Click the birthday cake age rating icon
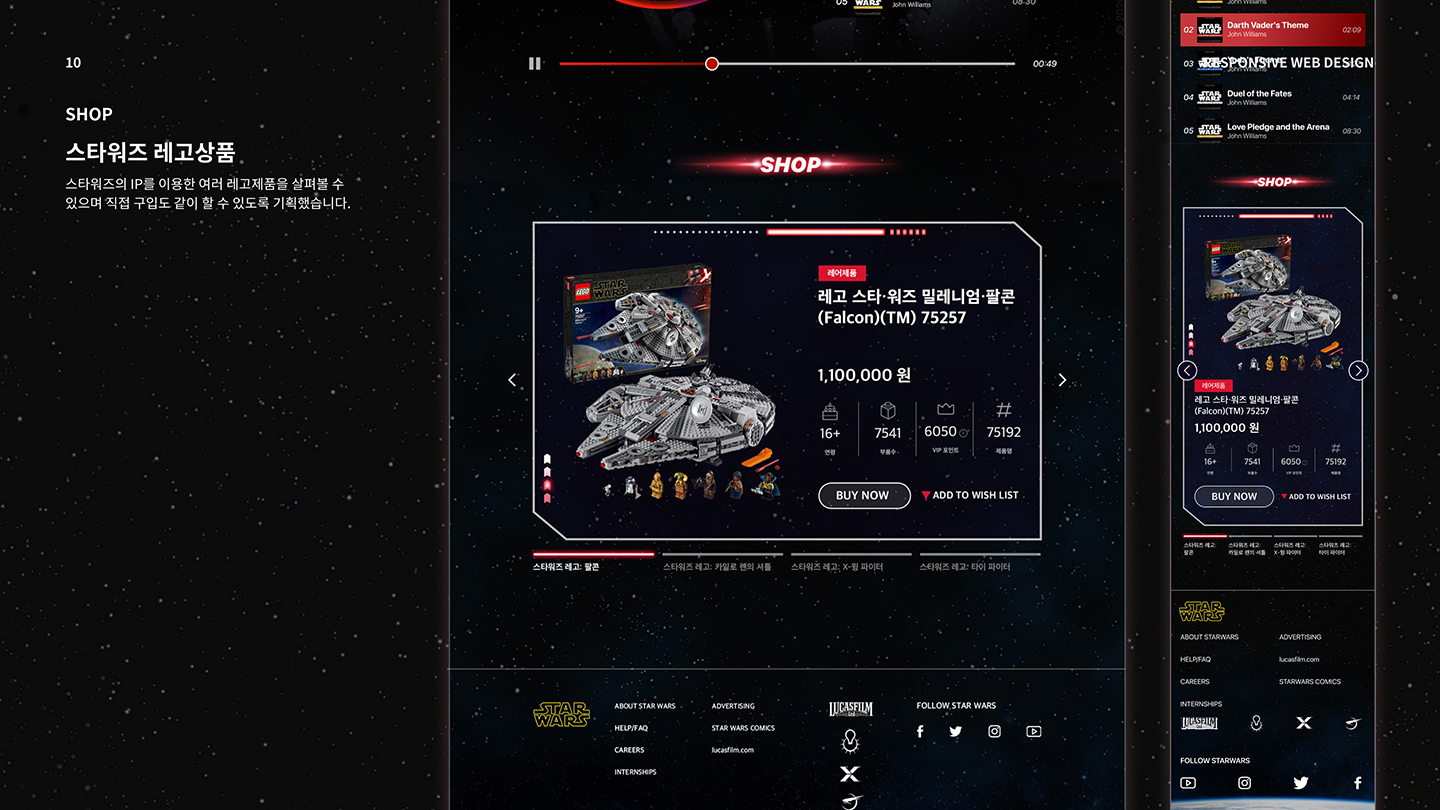This screenshot has height=810, width=1440. [x=828, y=412]
